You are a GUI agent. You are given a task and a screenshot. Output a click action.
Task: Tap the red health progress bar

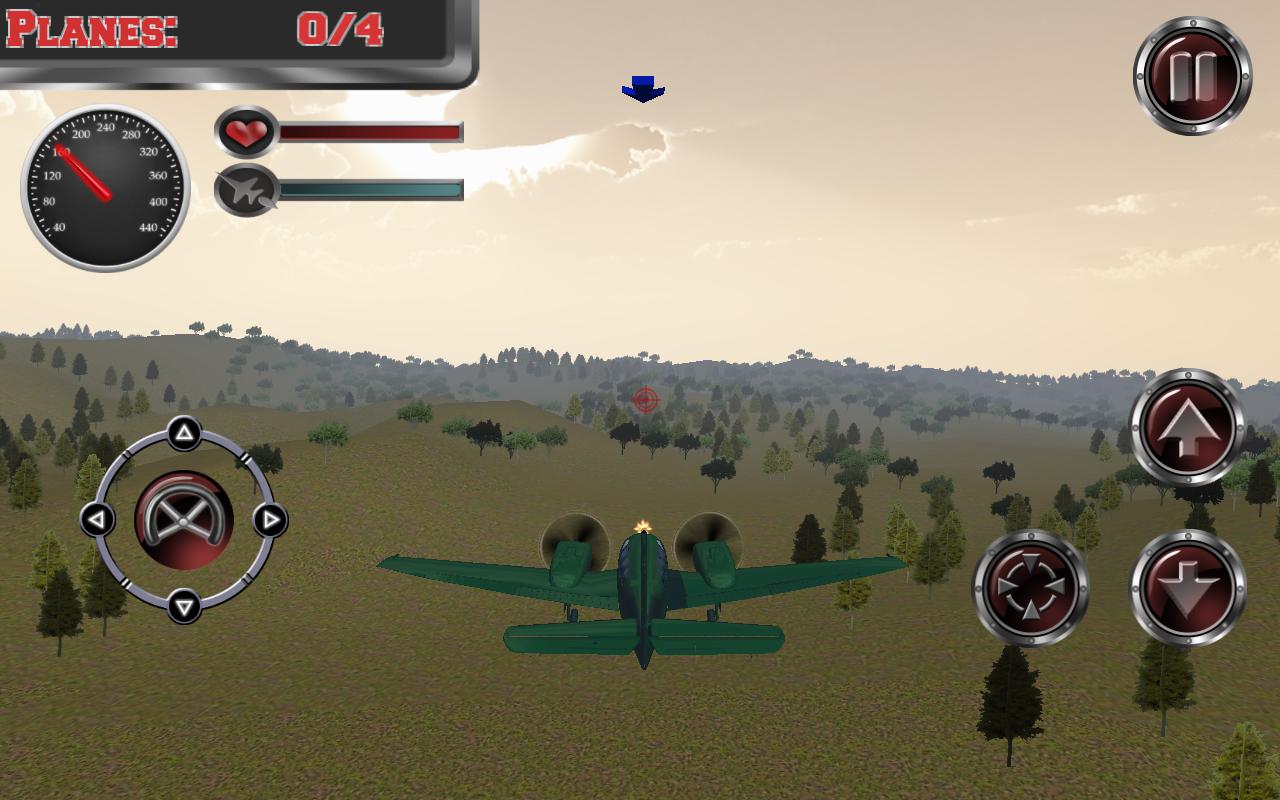point(368,131)
